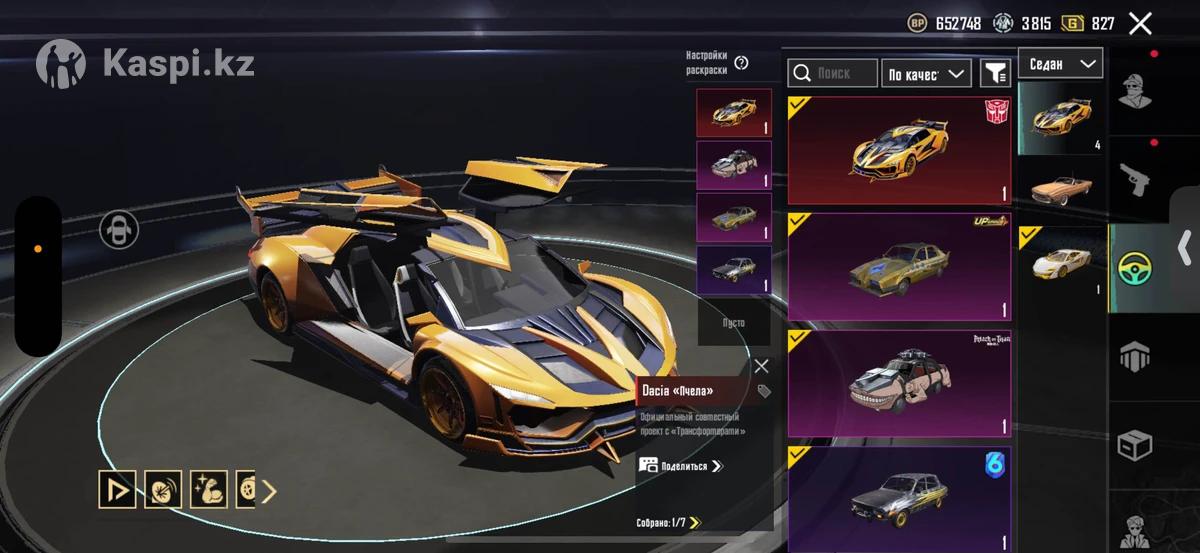Close the vehicle inventory screen

1140,24
